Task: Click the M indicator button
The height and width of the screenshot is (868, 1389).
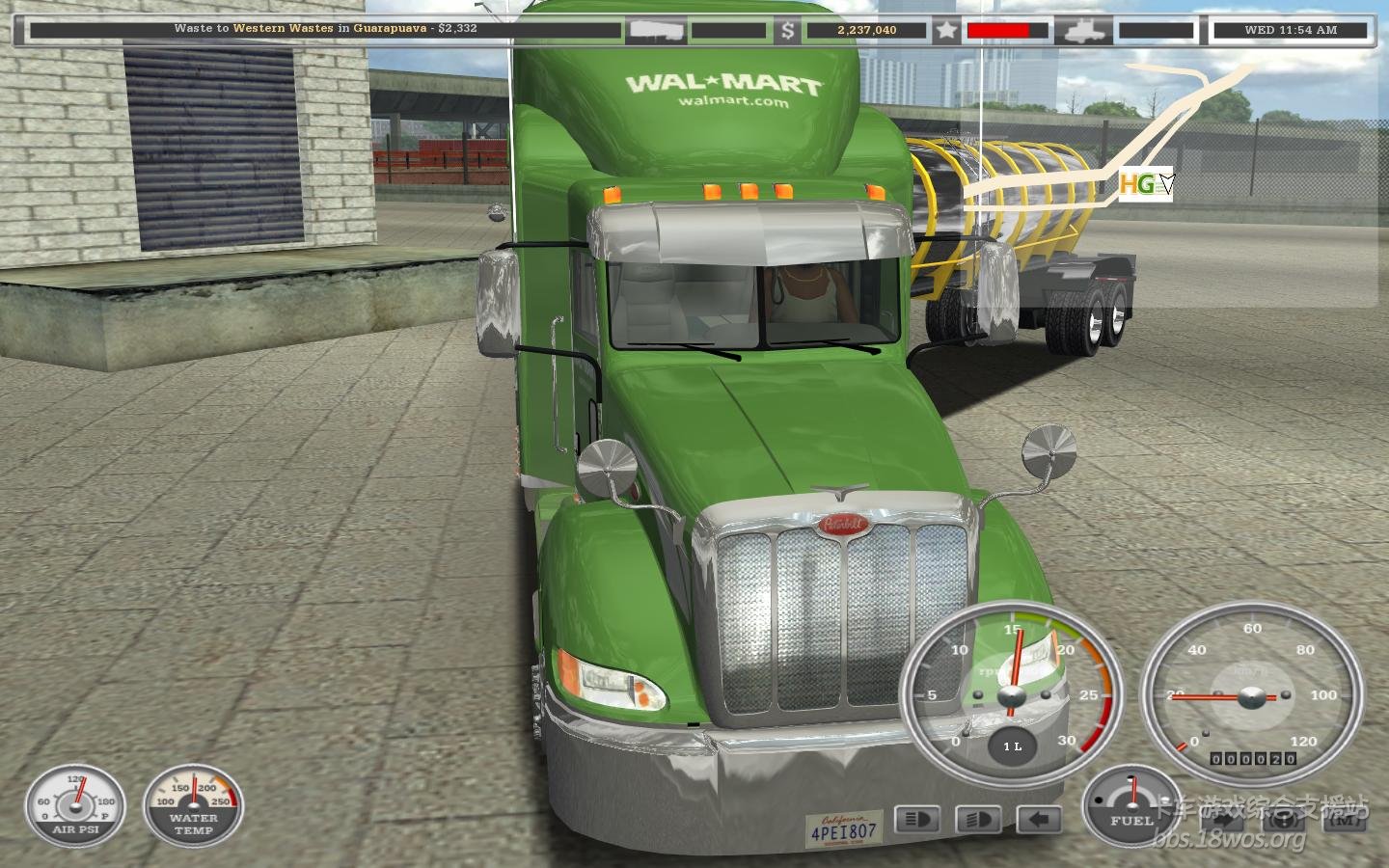Action: point(1346,819)
